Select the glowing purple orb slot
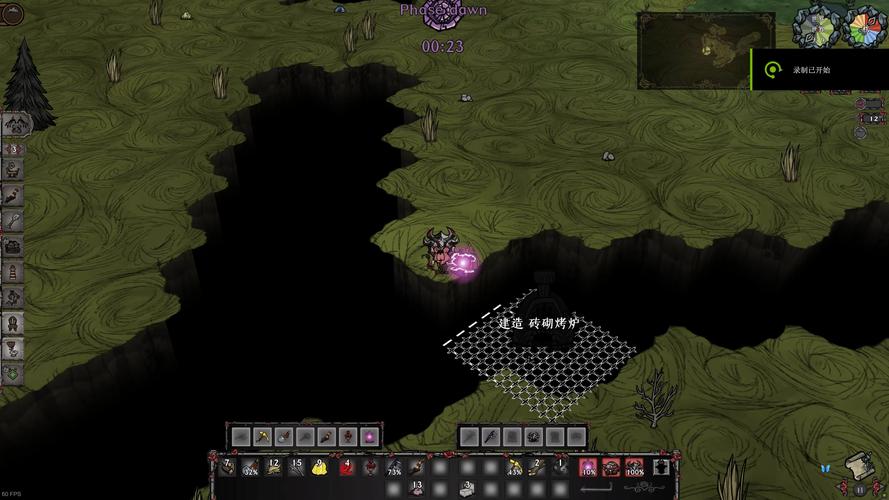889x500 pixels. (368, 436)
